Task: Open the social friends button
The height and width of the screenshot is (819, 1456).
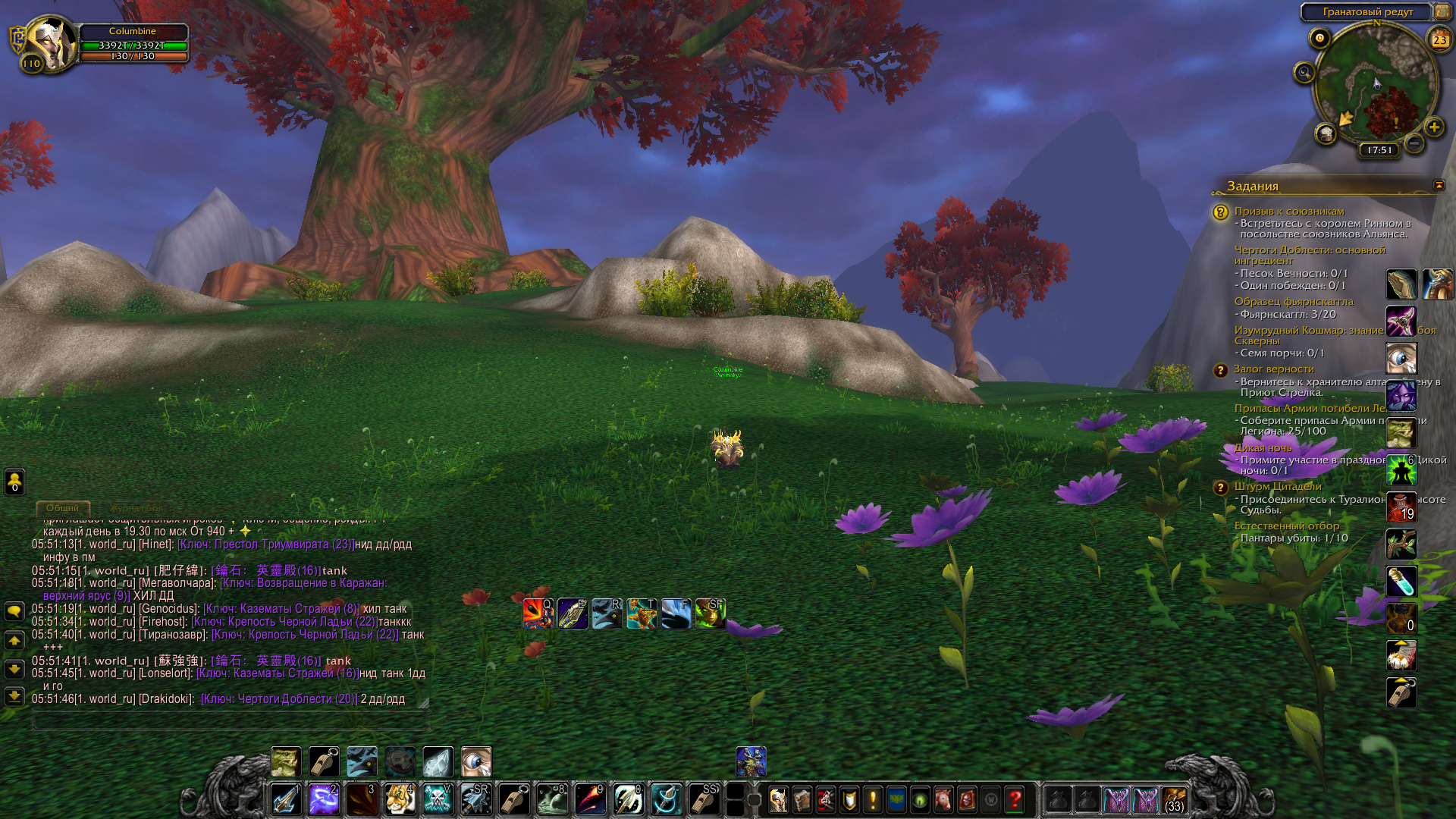Action: 14,481
